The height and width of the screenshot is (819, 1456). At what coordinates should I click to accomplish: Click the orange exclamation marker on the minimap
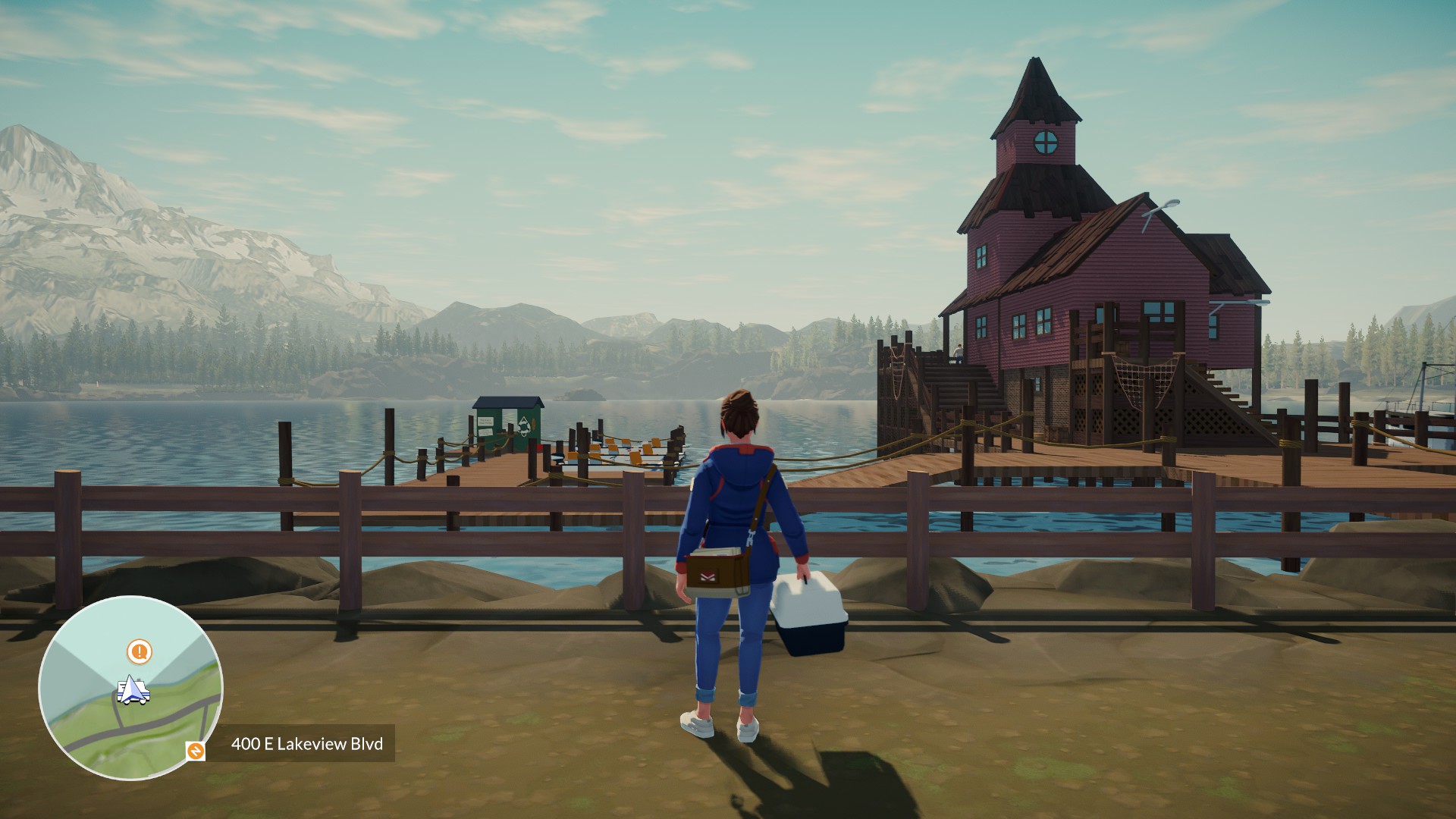click(x=139, y=651)
